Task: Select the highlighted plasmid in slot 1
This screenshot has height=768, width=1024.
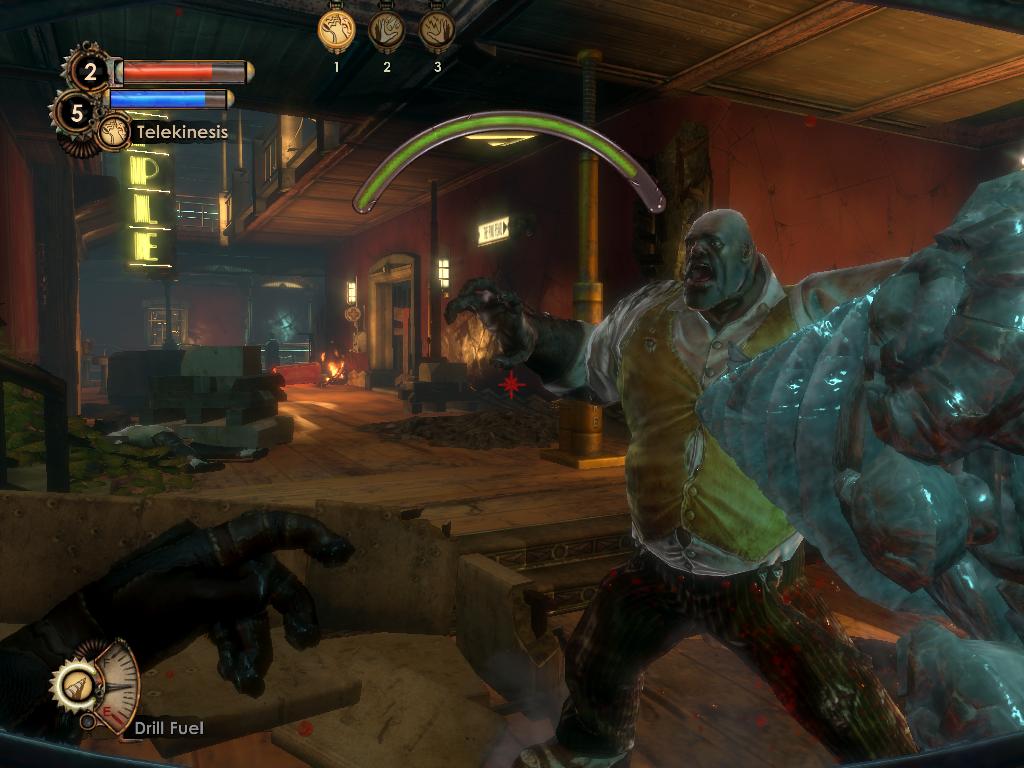Action: [x=337, y=30]
